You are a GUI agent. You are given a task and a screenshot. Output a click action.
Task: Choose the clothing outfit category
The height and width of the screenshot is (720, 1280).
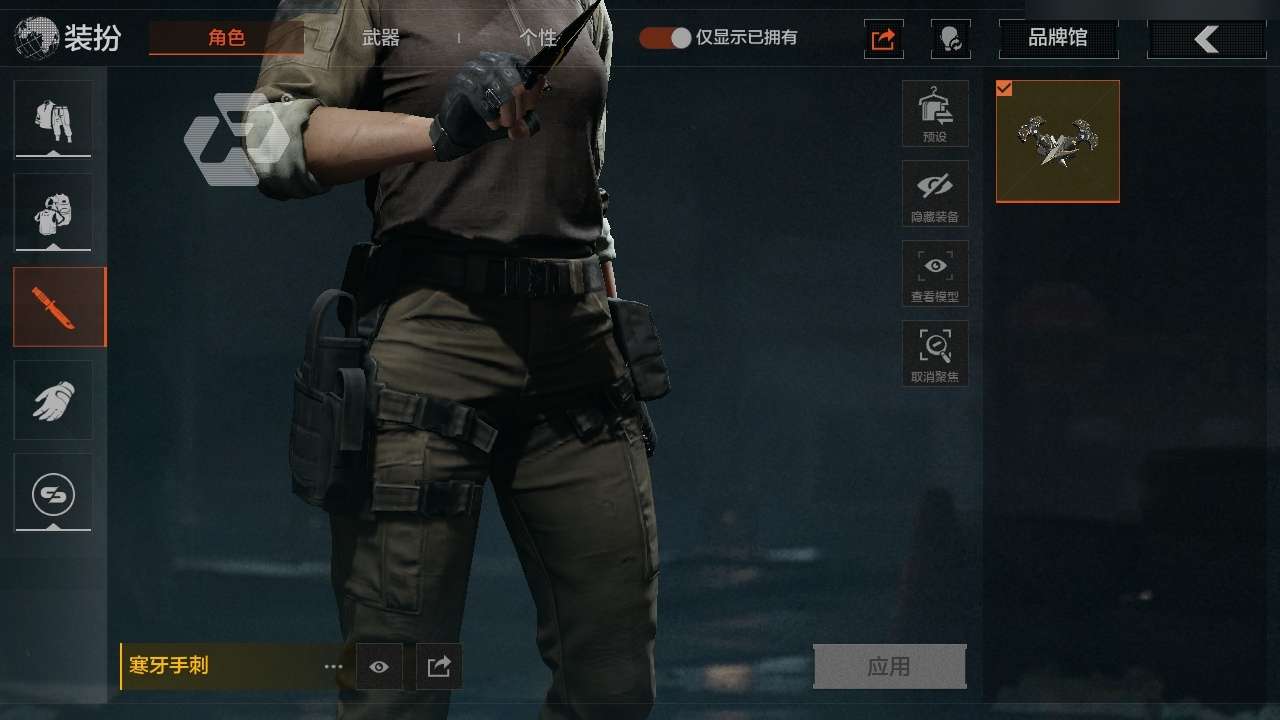53,119
